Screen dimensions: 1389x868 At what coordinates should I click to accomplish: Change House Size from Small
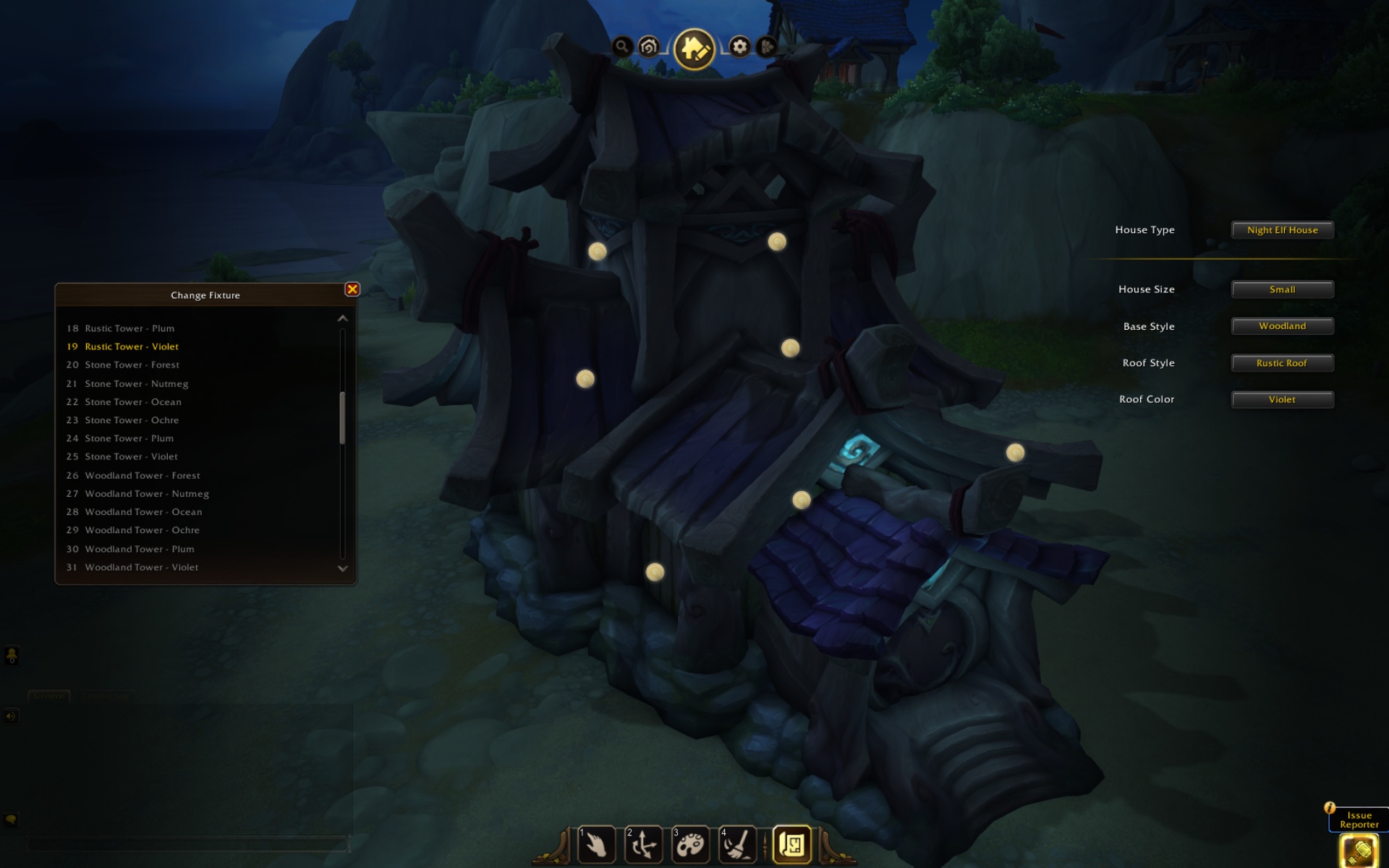click(1282, 289)
